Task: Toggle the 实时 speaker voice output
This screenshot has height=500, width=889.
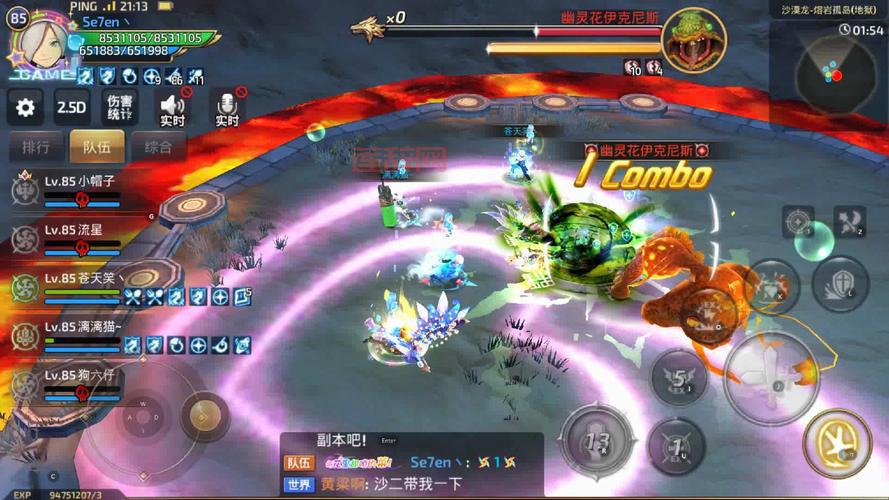Action: point(172,108)
